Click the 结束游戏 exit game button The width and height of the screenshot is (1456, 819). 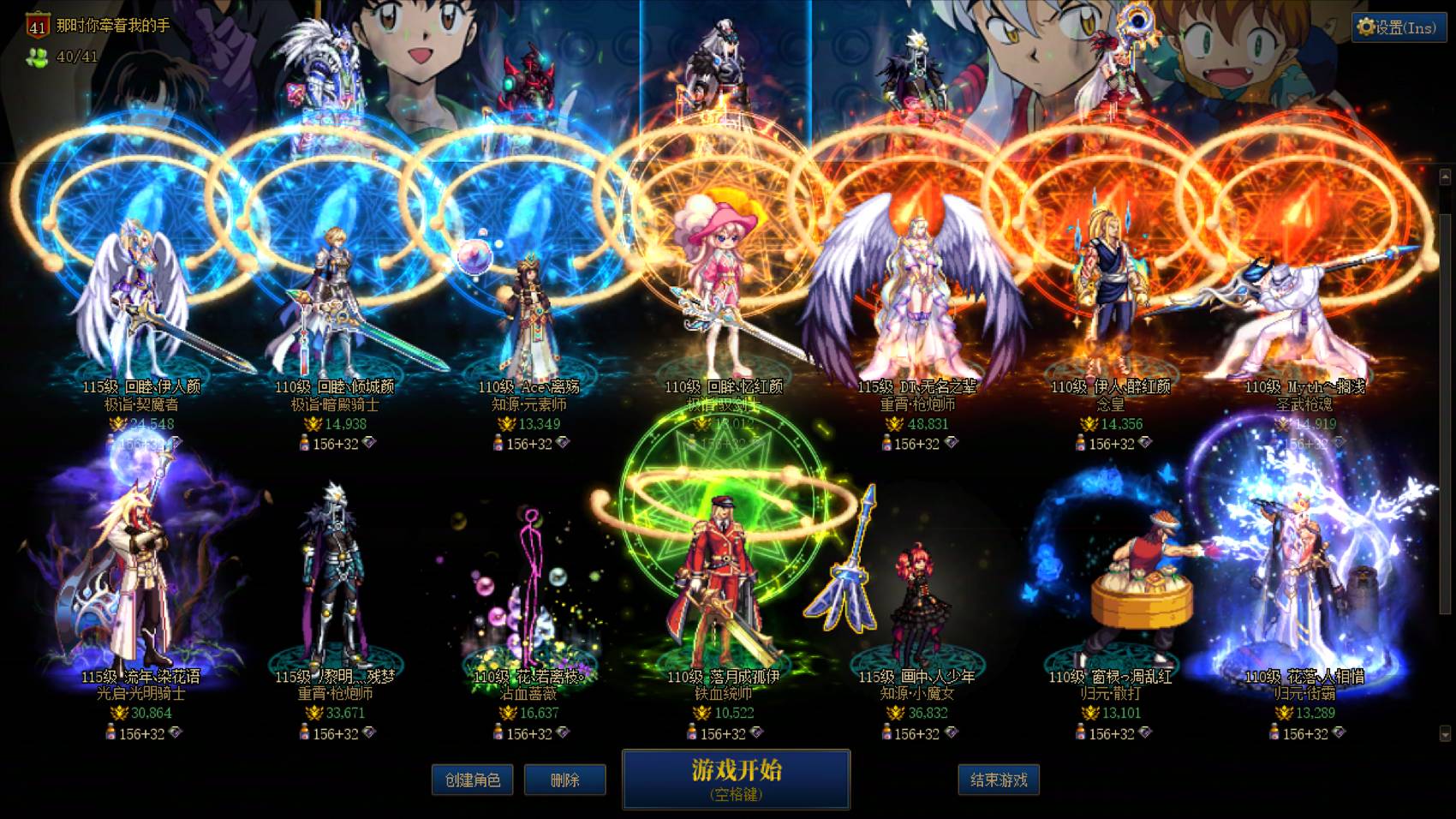pos(1000,780)
